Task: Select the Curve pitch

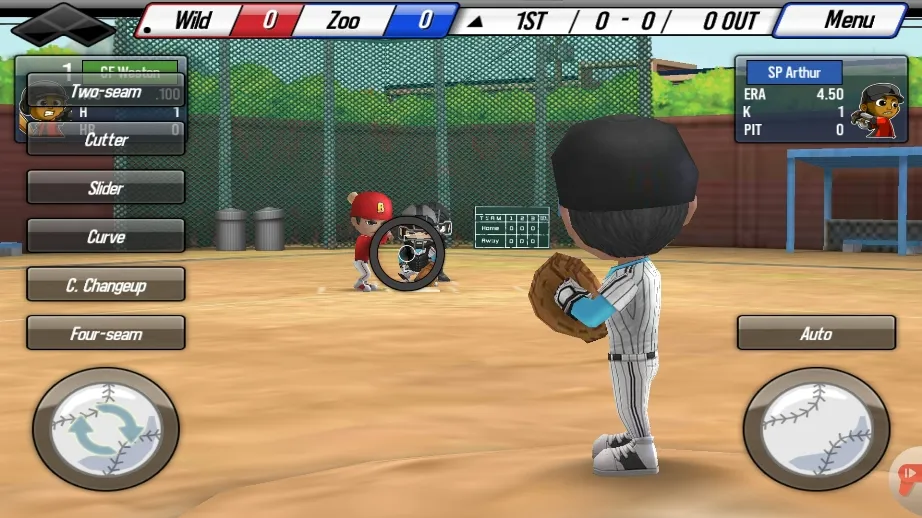Action: click(x=106, y=237)
